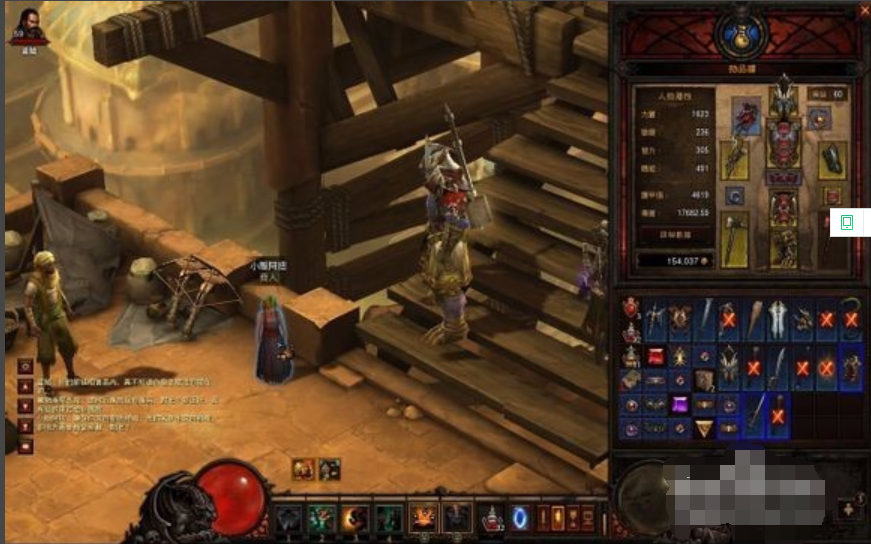Click the green phone overlay icon

(845, 221)
